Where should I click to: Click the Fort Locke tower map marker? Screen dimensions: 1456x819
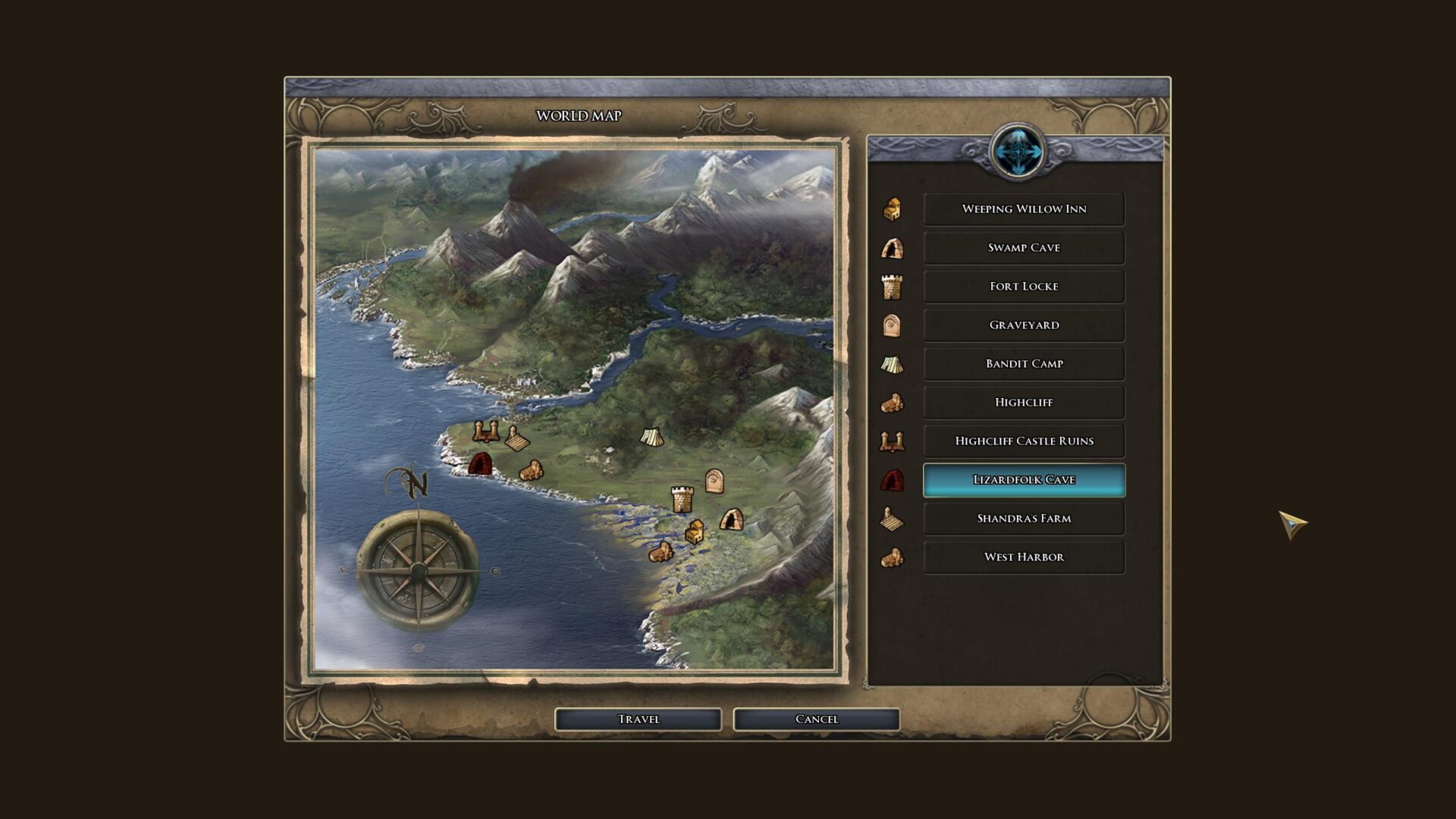[x=682, y=499]
